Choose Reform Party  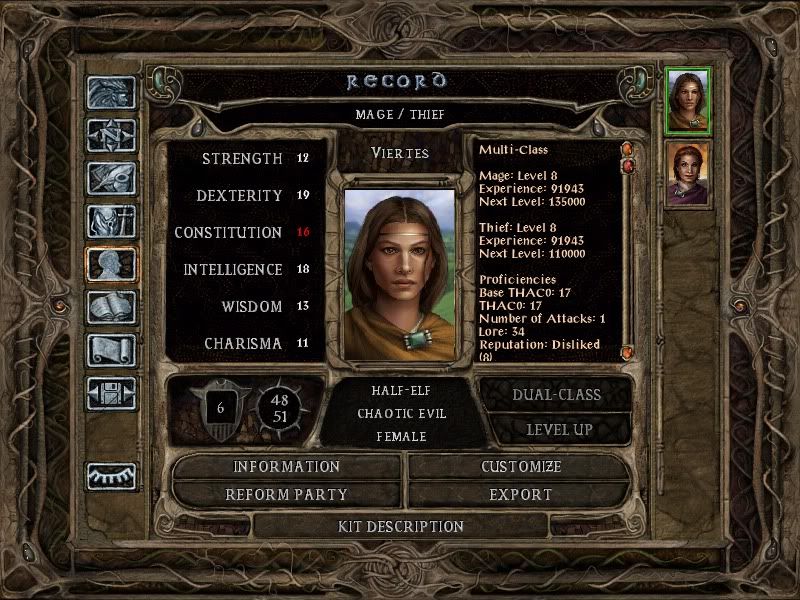point(287,495)
